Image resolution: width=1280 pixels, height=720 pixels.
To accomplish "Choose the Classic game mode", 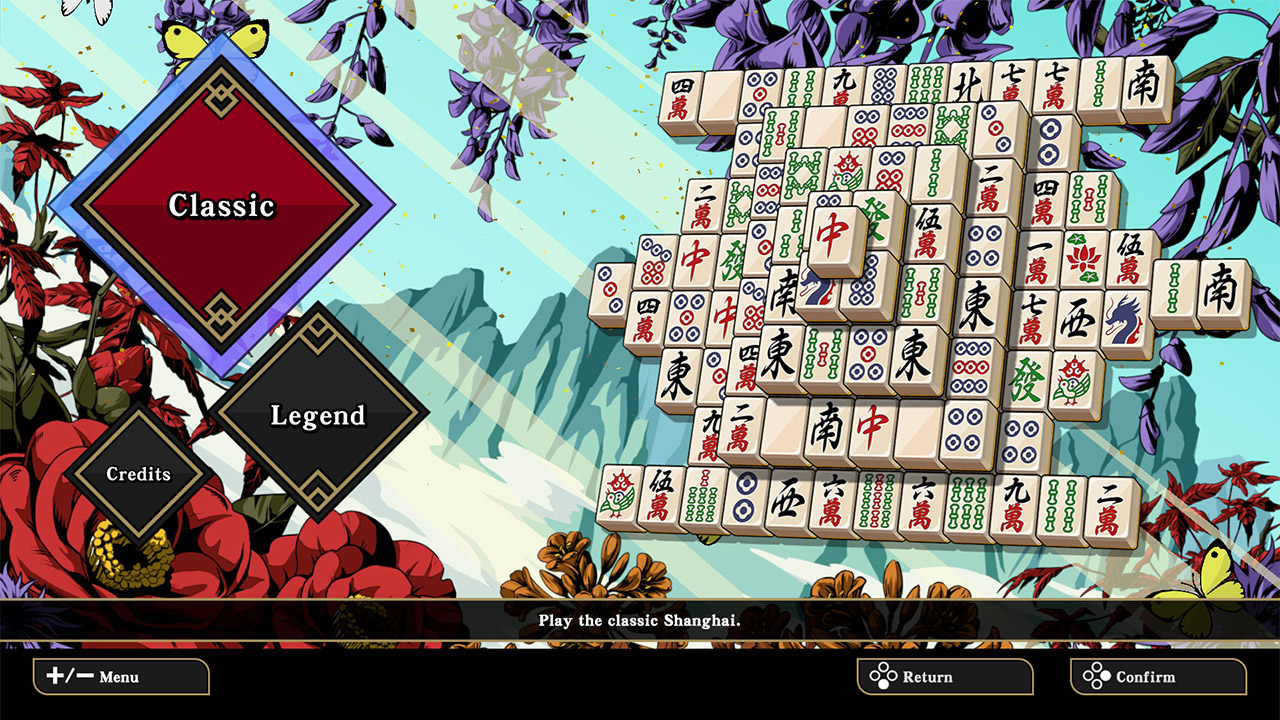I will coord(221,205).
